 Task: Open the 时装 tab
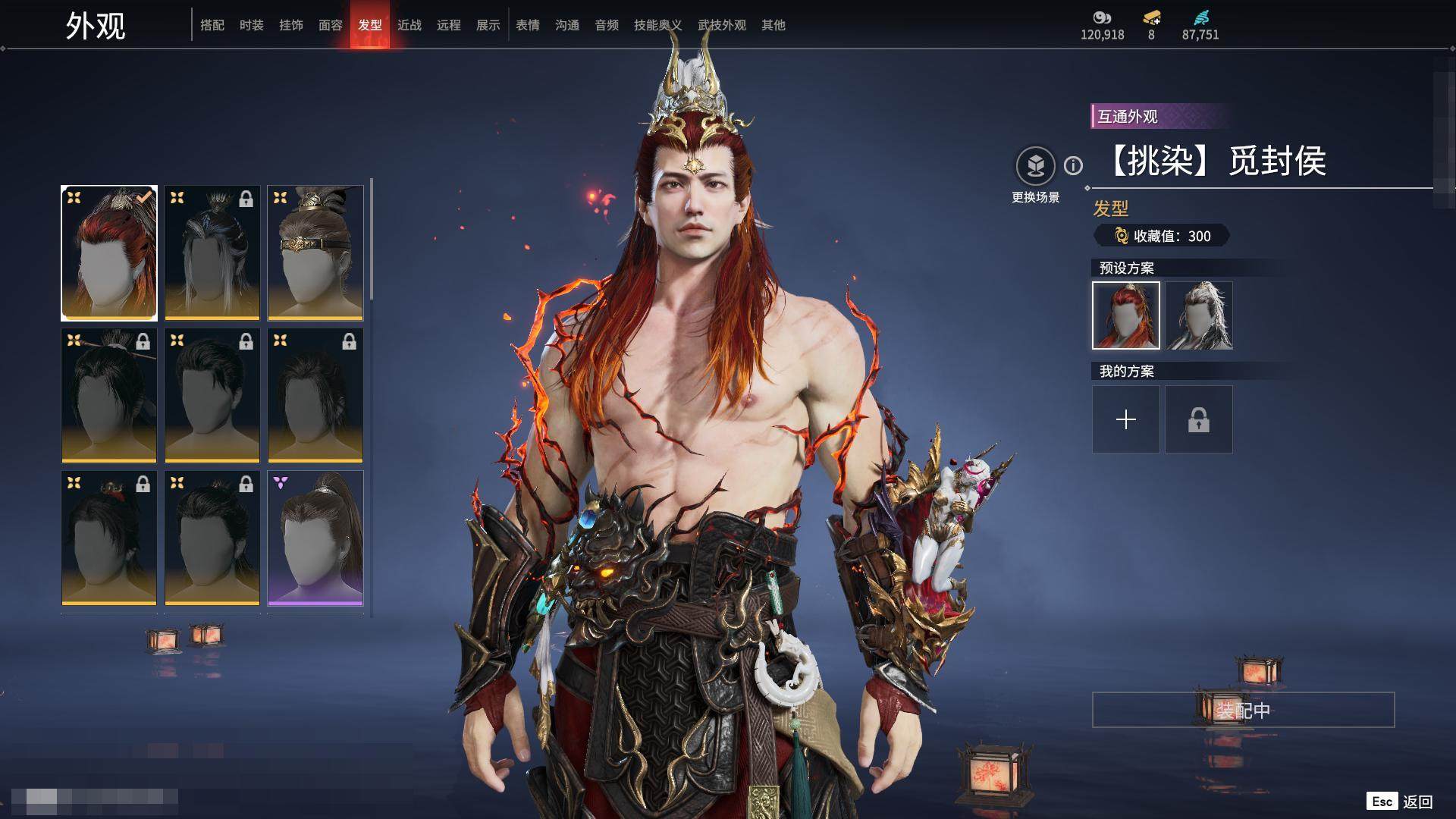click(252, 25)
